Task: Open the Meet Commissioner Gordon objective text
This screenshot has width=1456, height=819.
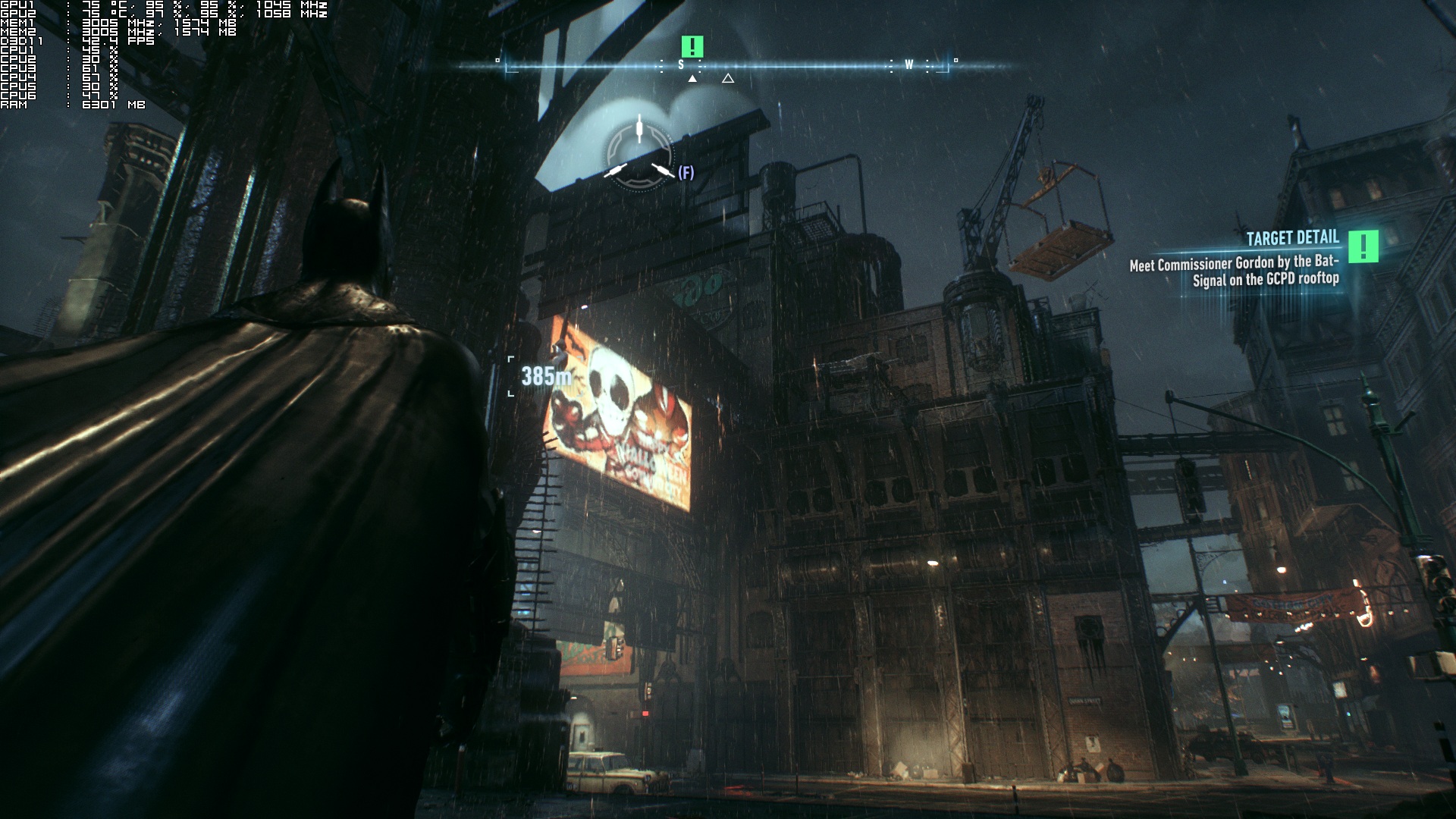Action: pyautogui.click(x=1234, y=271)
